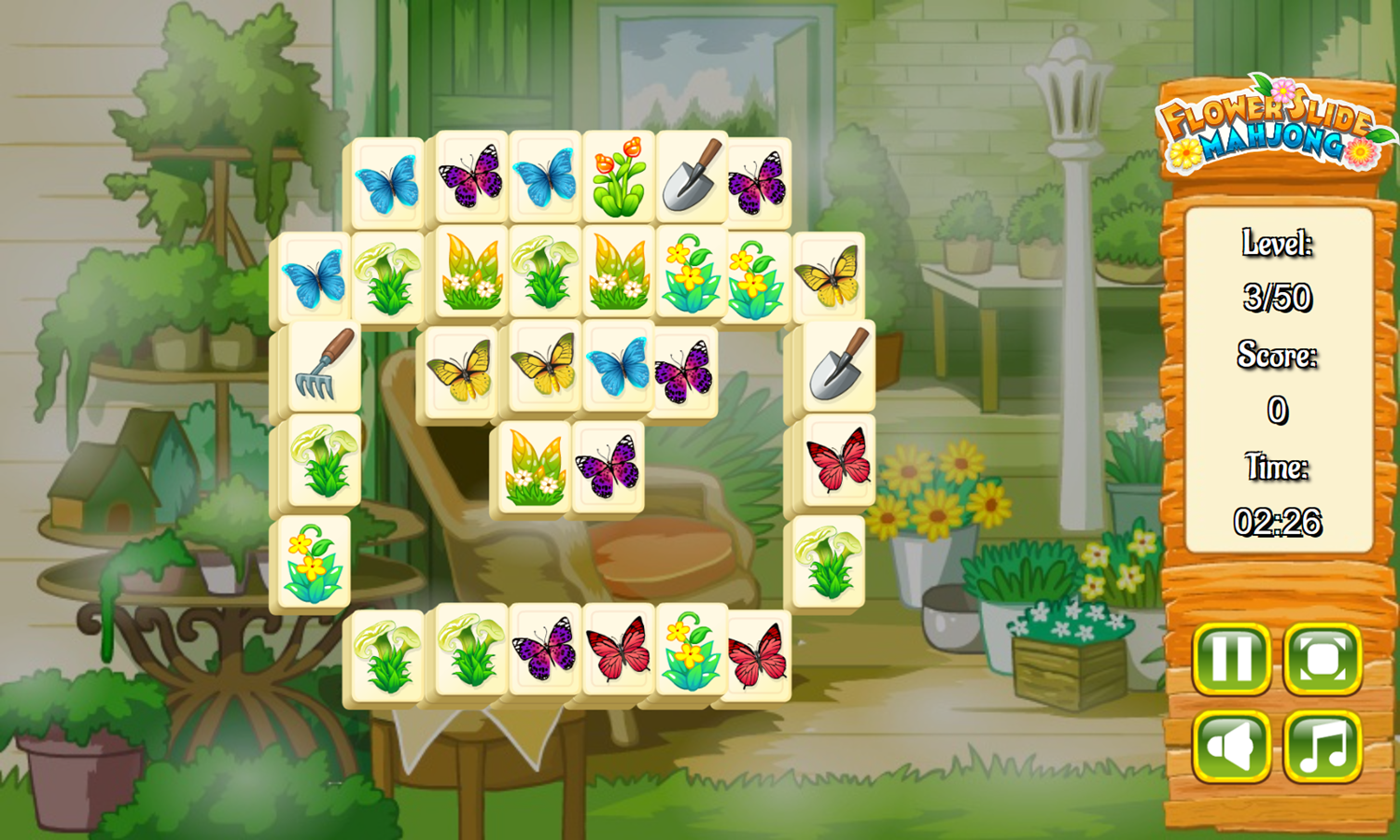Mute the game sound
This screenshot has width=1400, height=840.
point(1232,749)
